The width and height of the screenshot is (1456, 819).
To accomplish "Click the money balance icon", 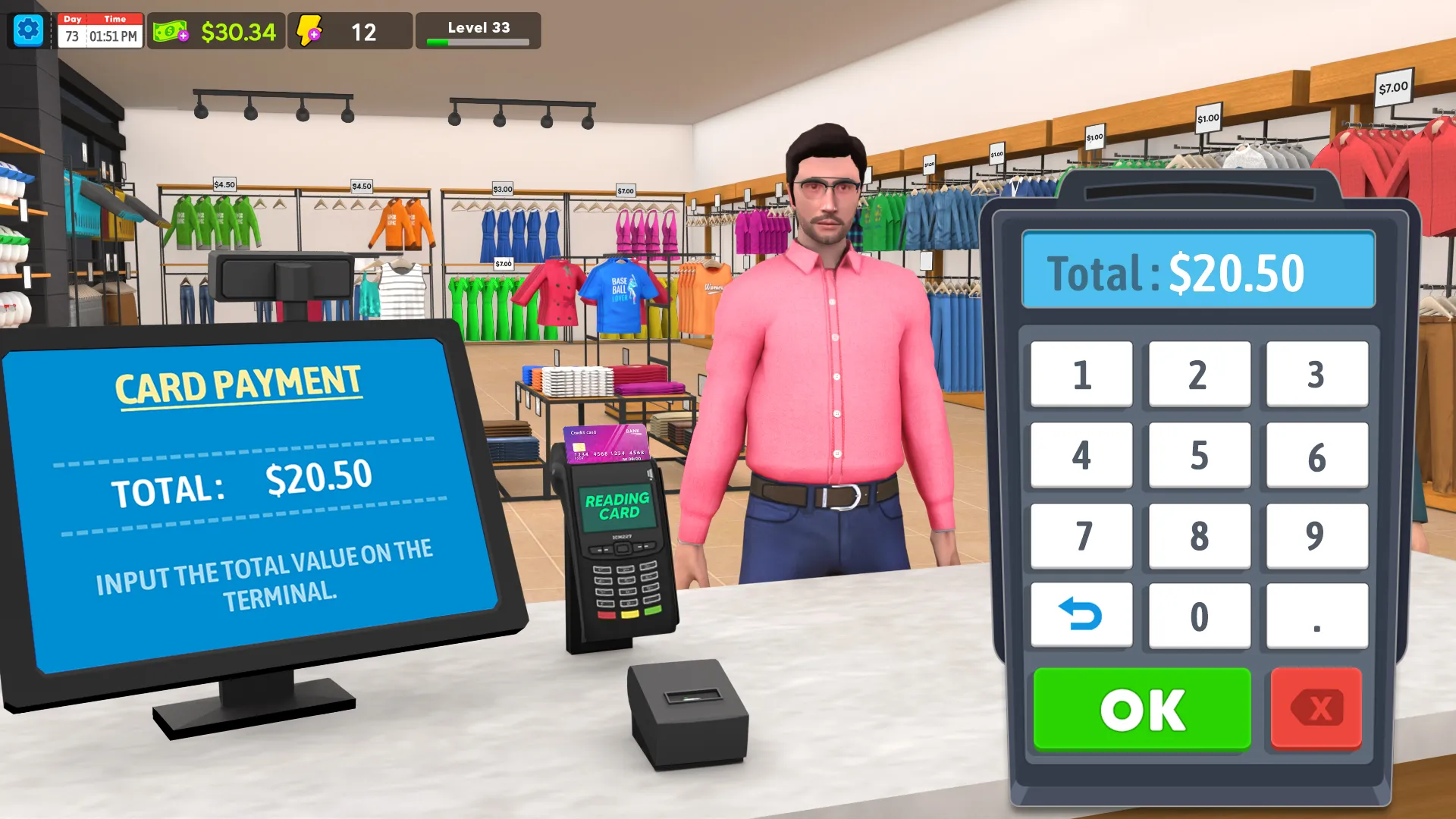I will 170,32.
